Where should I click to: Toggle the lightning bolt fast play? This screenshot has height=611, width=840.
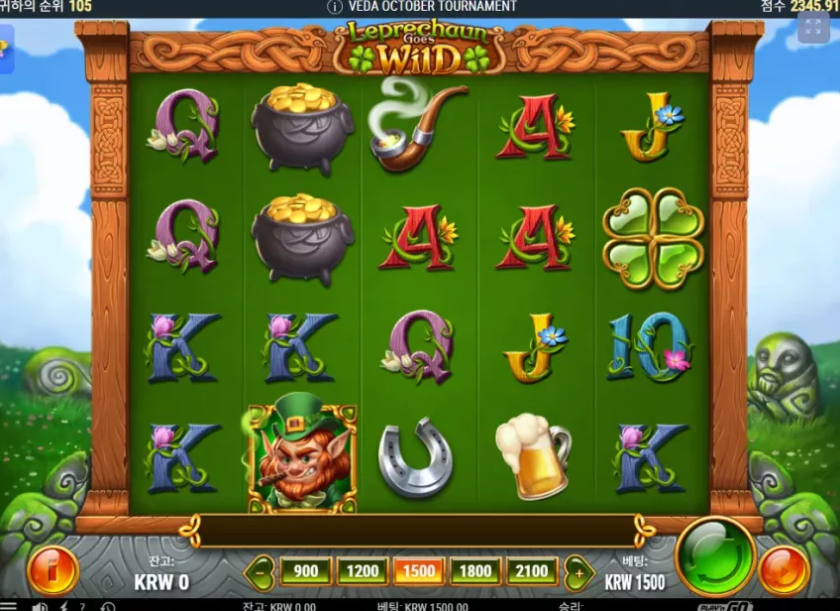[x=62, y=605]
